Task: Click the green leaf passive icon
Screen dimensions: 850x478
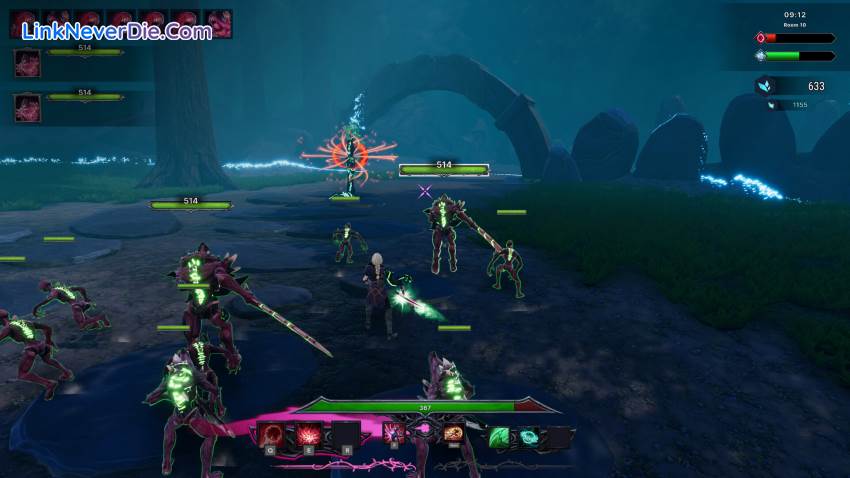Action: (x=498, y=436)
